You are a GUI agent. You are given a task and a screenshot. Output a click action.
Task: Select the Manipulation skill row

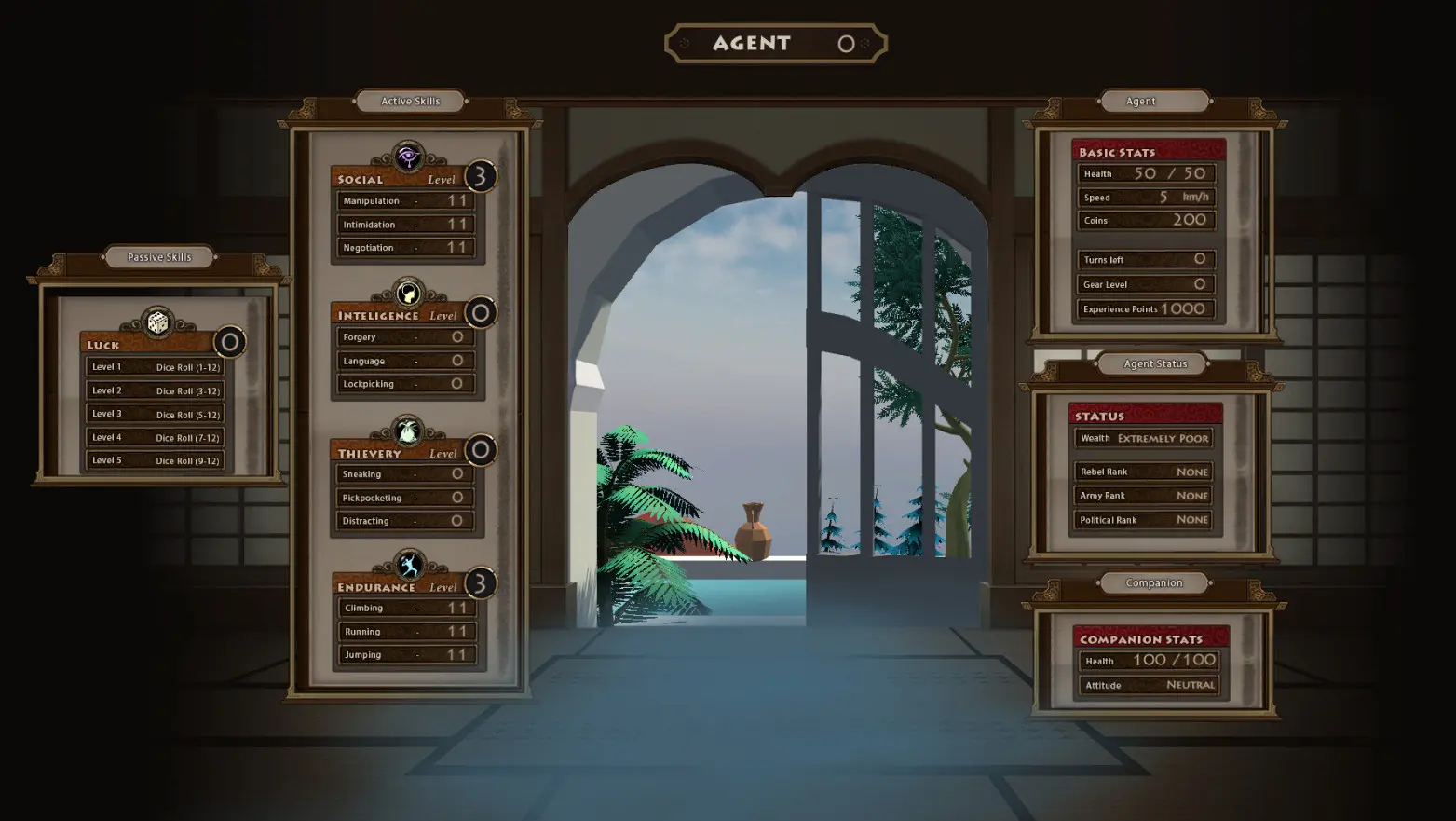pyautogui.click(x=406, y=200)
